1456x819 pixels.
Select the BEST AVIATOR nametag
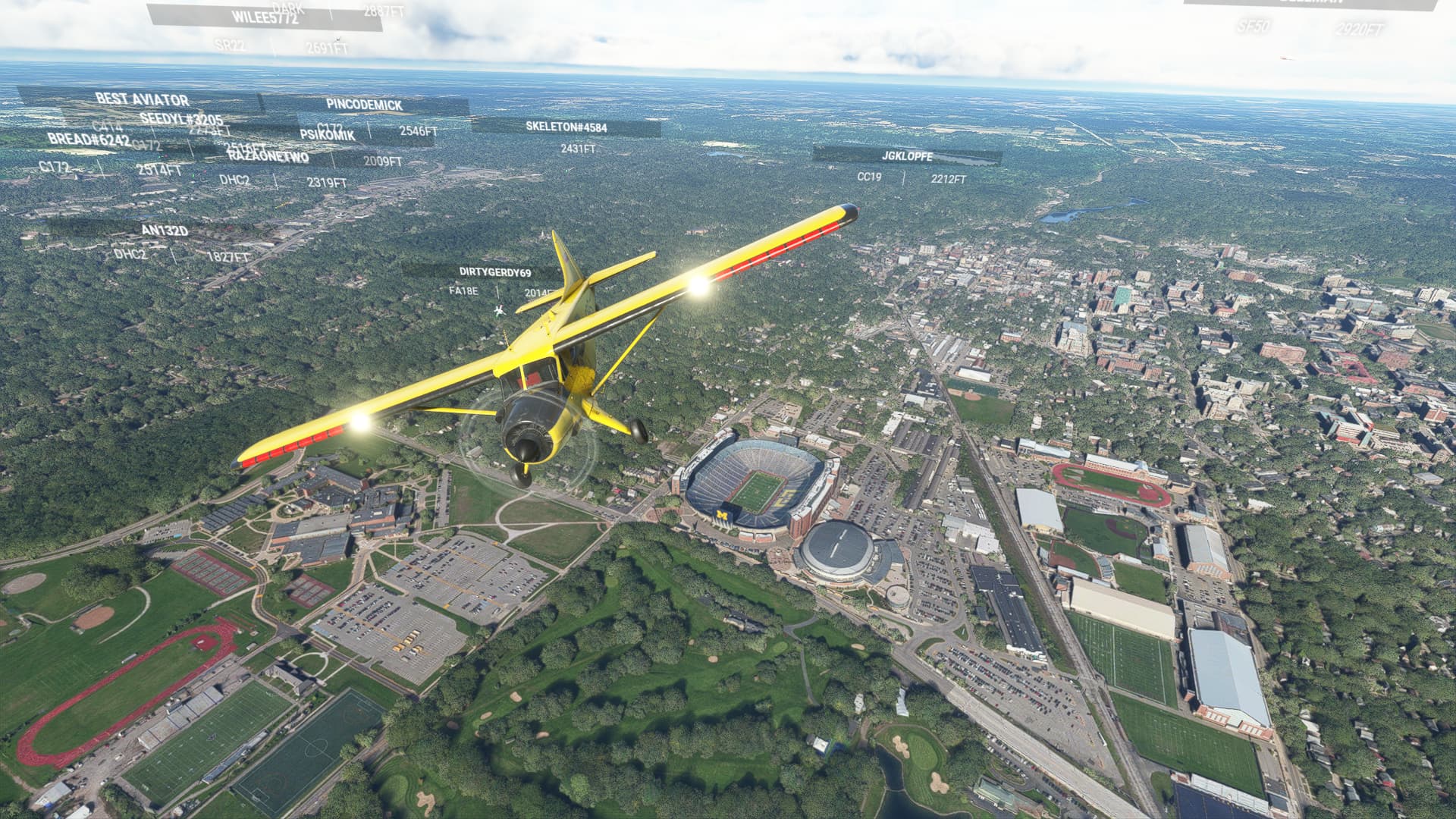click(141, 99)
